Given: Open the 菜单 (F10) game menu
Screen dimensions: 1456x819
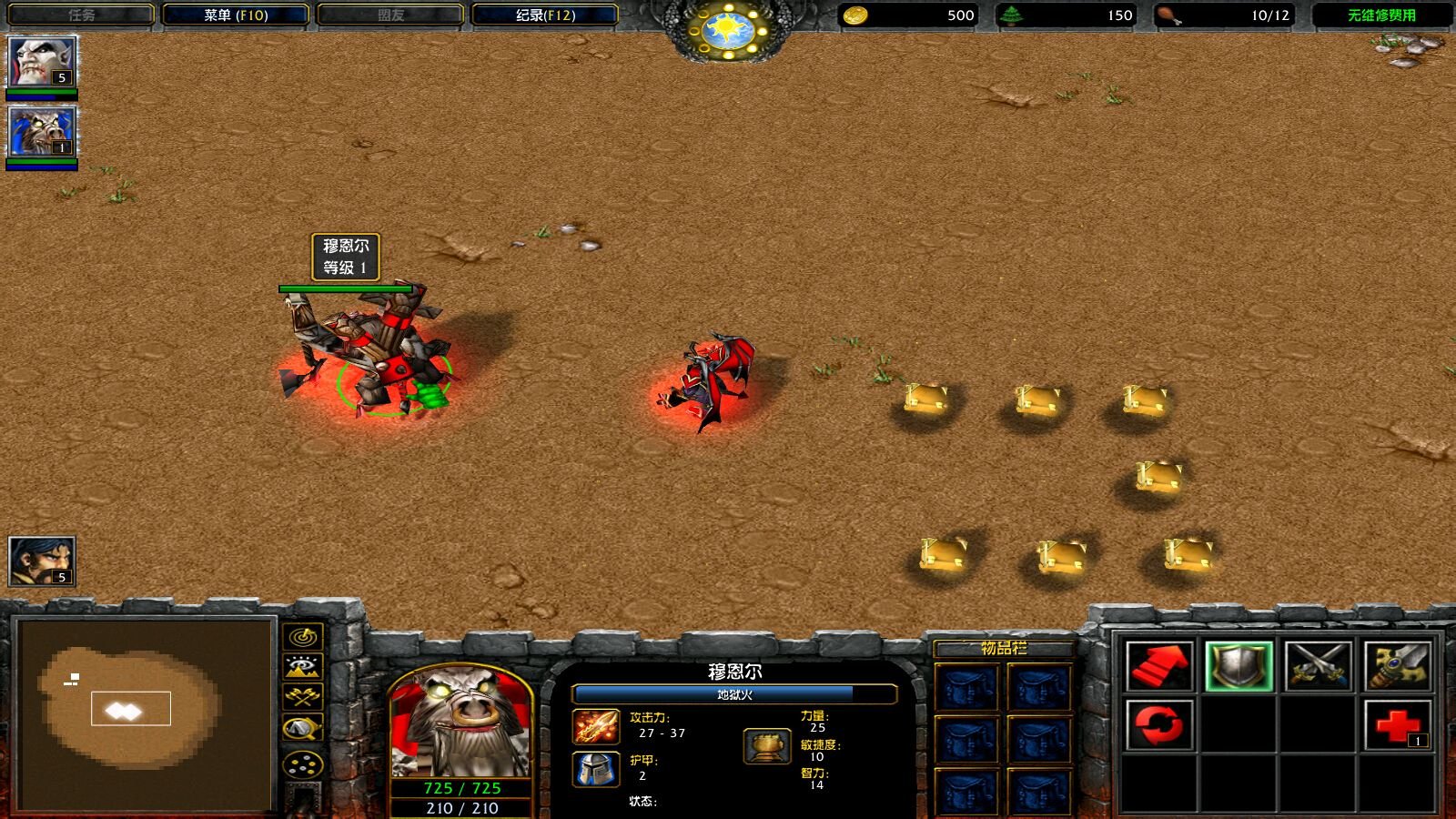Looking at the screenshot, I should click(236, 15).
